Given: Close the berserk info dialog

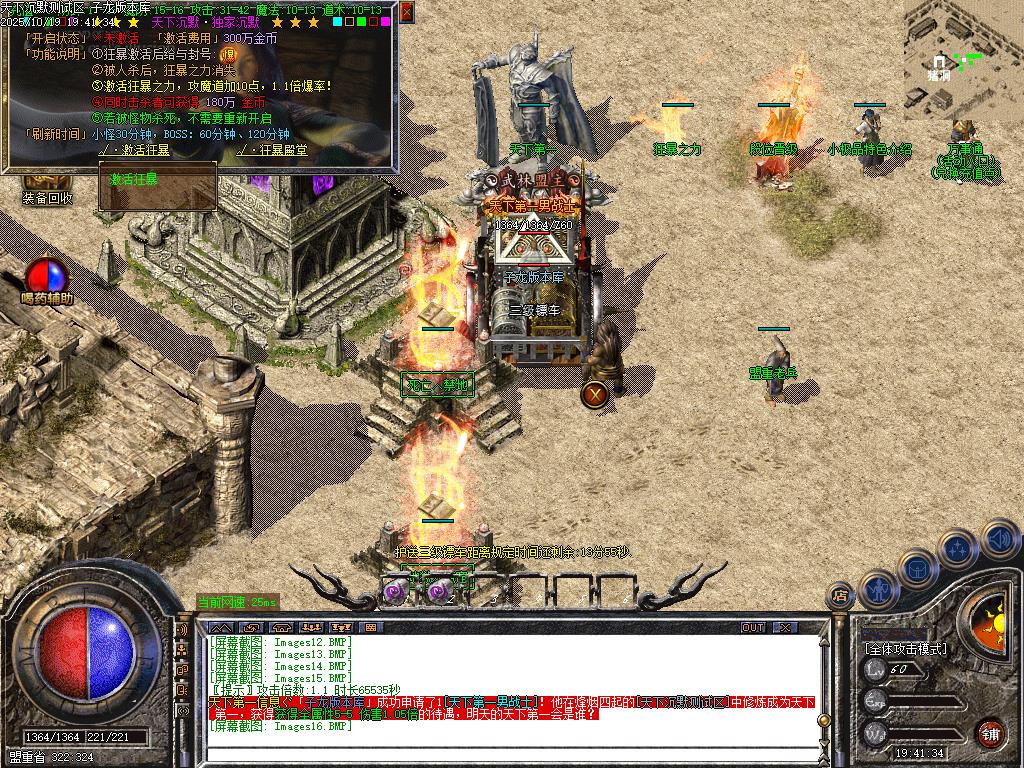Looking at the screenshot, I should pos(406,13).
